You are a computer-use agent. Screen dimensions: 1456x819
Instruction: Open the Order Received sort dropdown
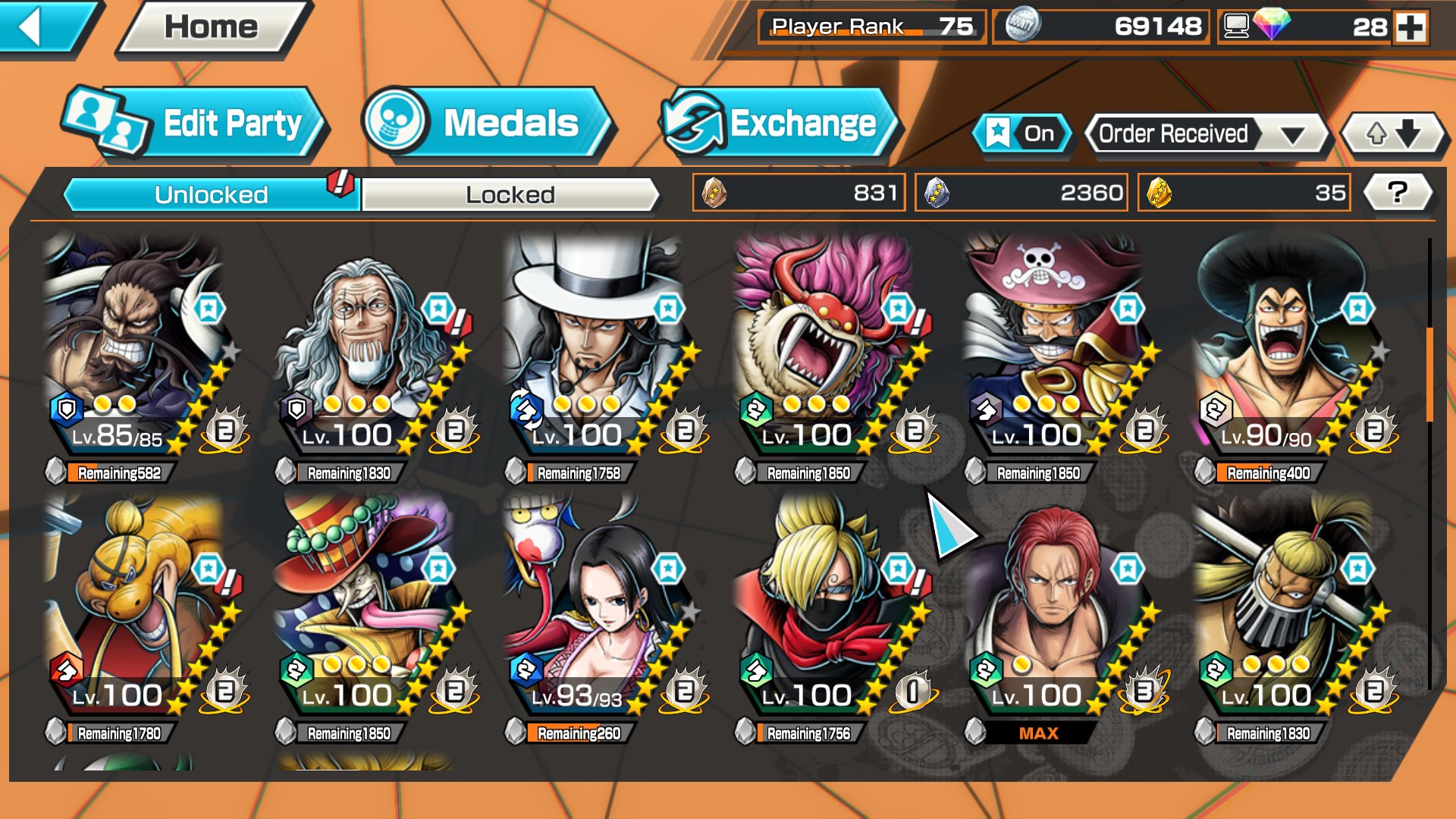coord(1207,134)
